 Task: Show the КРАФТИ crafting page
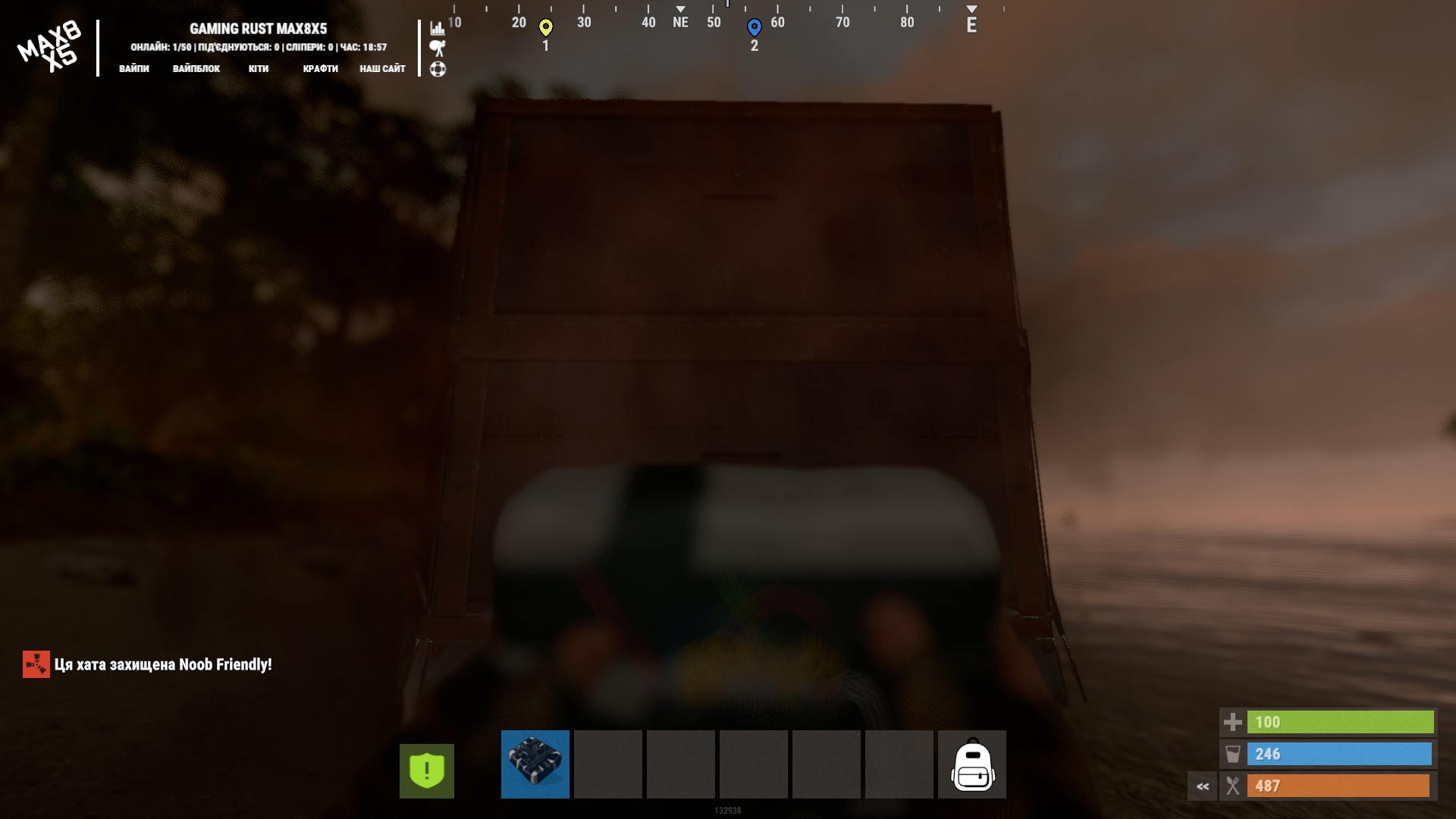coord(320,68)
